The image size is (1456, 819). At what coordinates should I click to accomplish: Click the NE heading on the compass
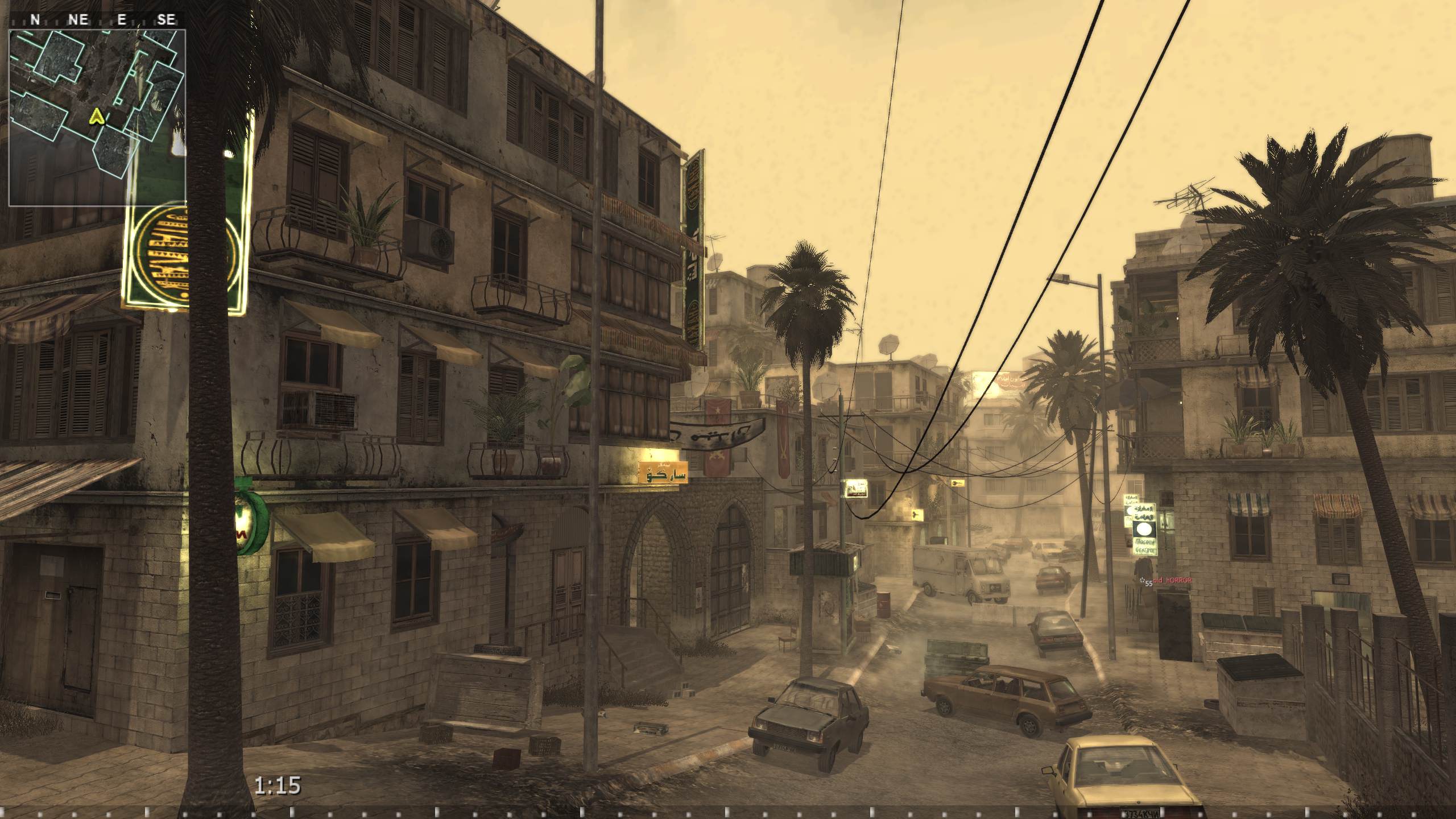[78, 19]
